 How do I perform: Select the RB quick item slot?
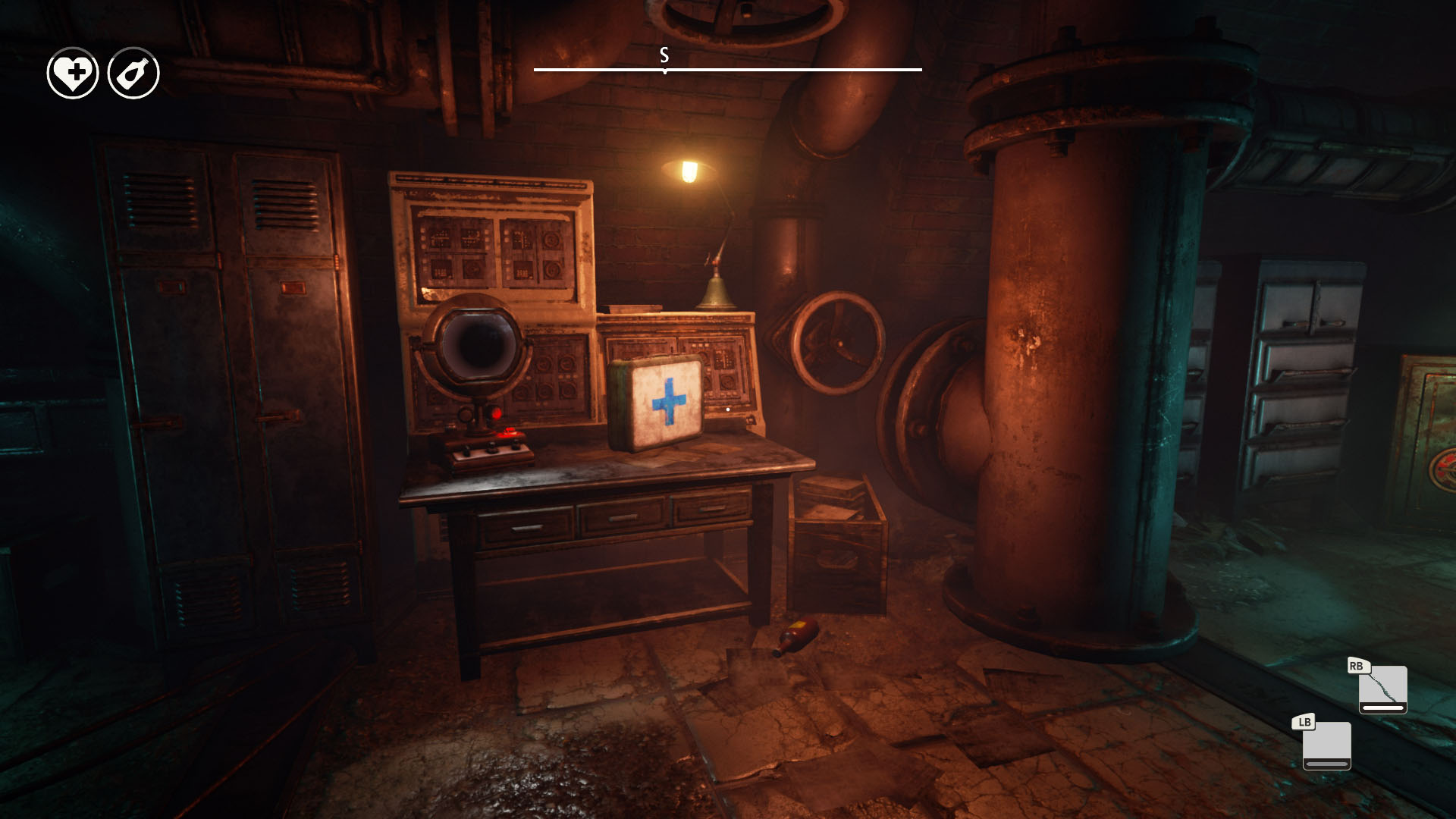[1382, 689]
